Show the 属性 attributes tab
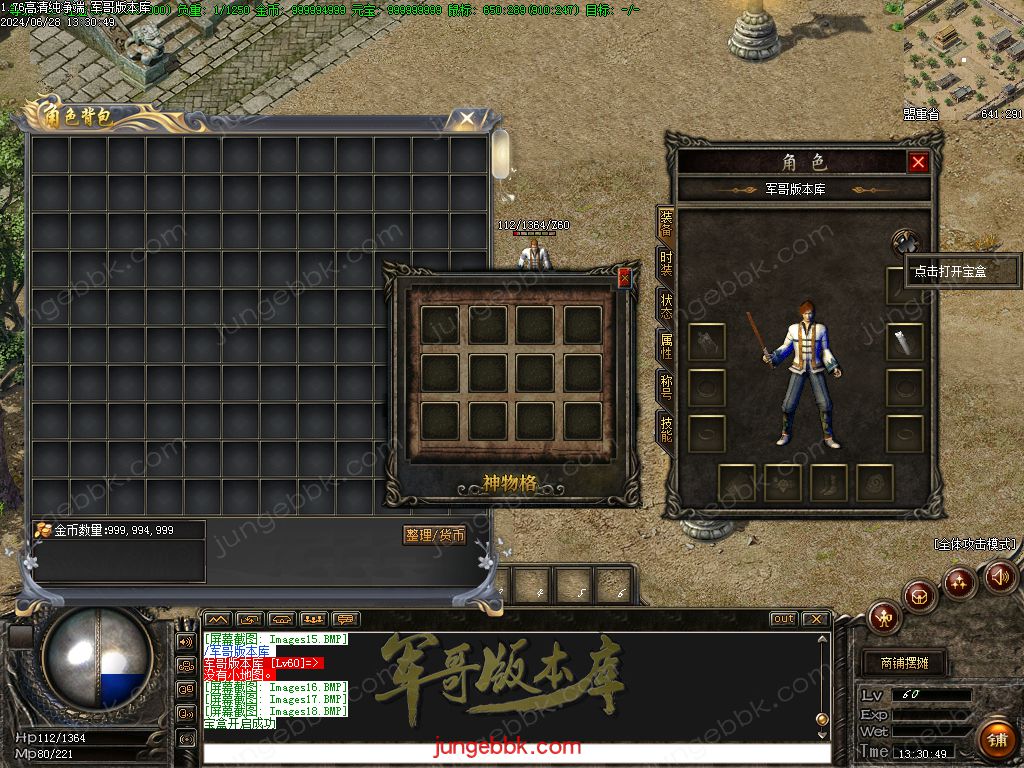Screen dimensions: 1024x768 [x=665, y=346]
